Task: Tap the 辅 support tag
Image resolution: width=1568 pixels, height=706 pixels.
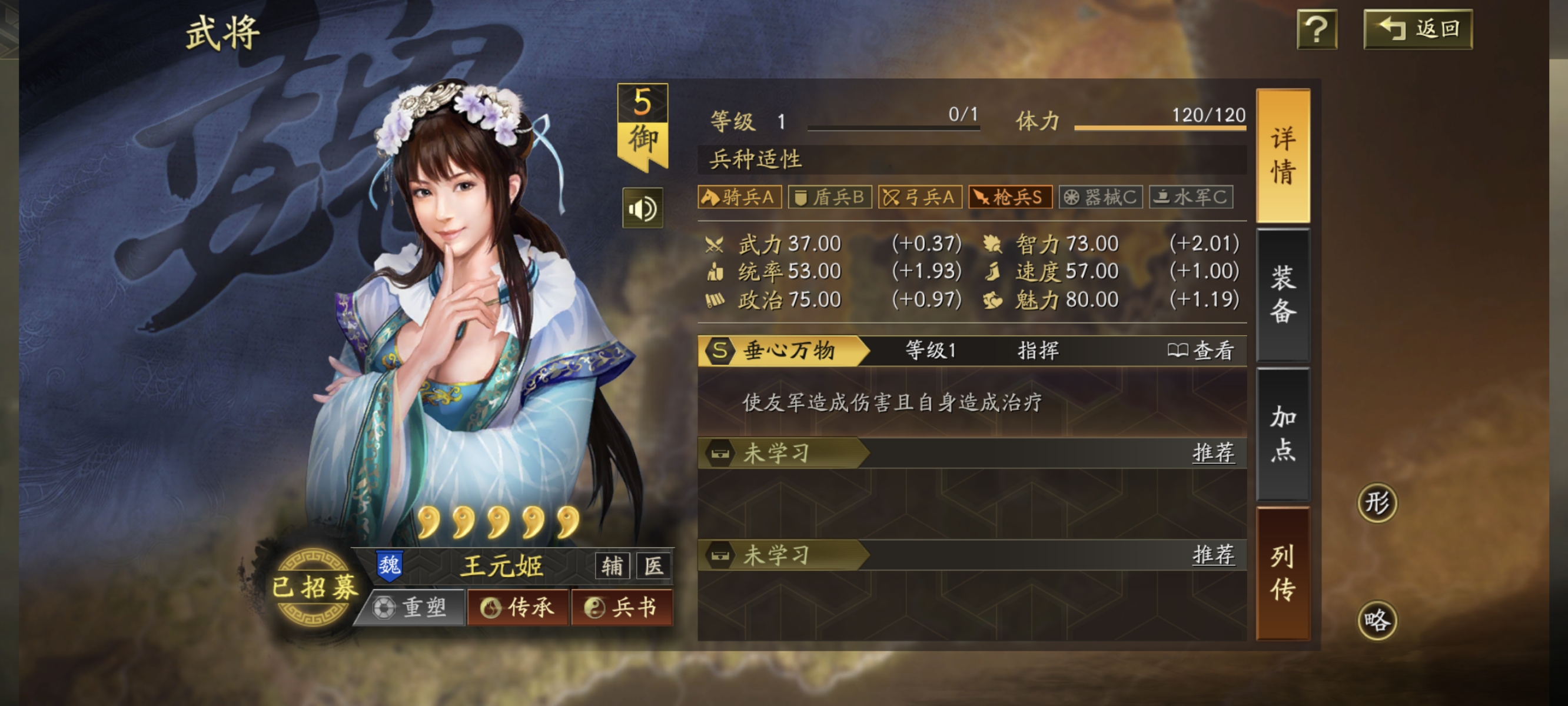Action: pyautogui.click(x=612, y=566)
